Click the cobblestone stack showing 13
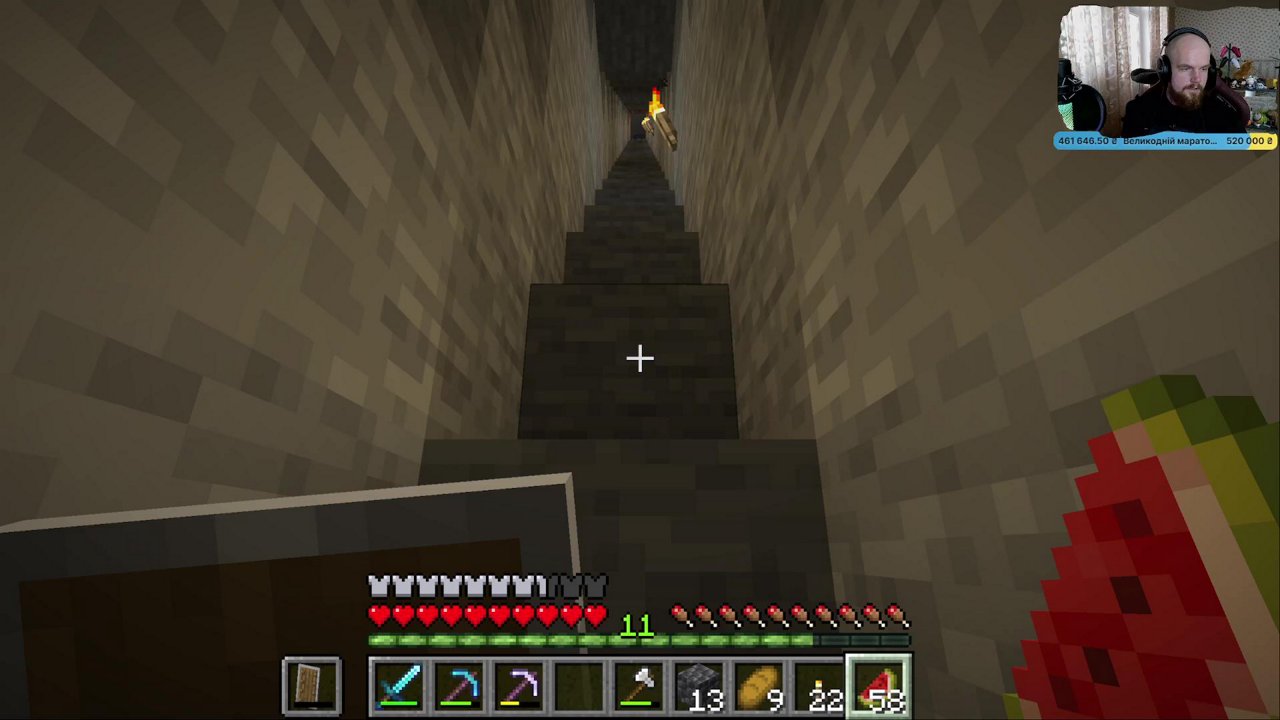The height and width of the screenshot is (720, 1280). click(700, 685)
